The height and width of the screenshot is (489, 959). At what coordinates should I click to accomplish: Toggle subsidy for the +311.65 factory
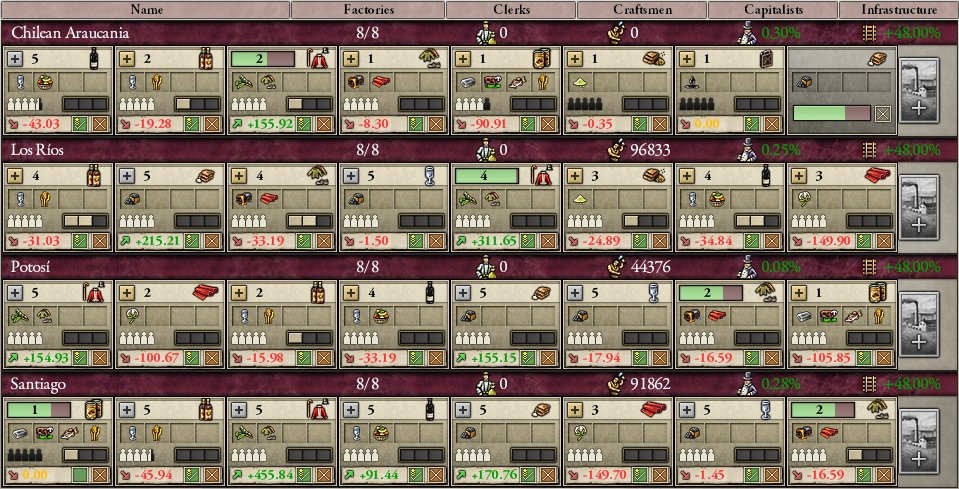(528, 241)
